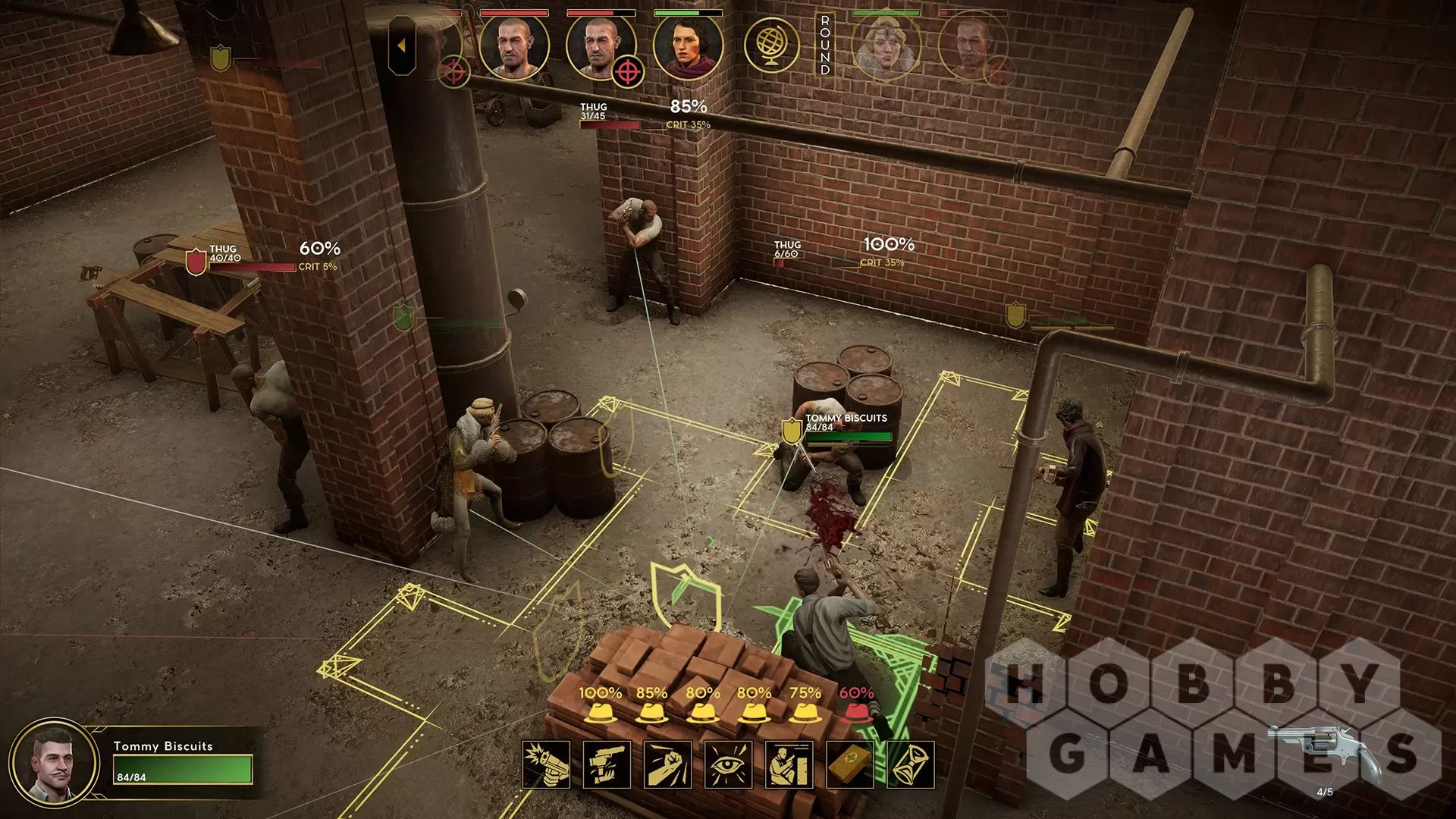Use the pistol-to-hand weapon ability
Screen dimensions: 1456x819
coord(607,765)
